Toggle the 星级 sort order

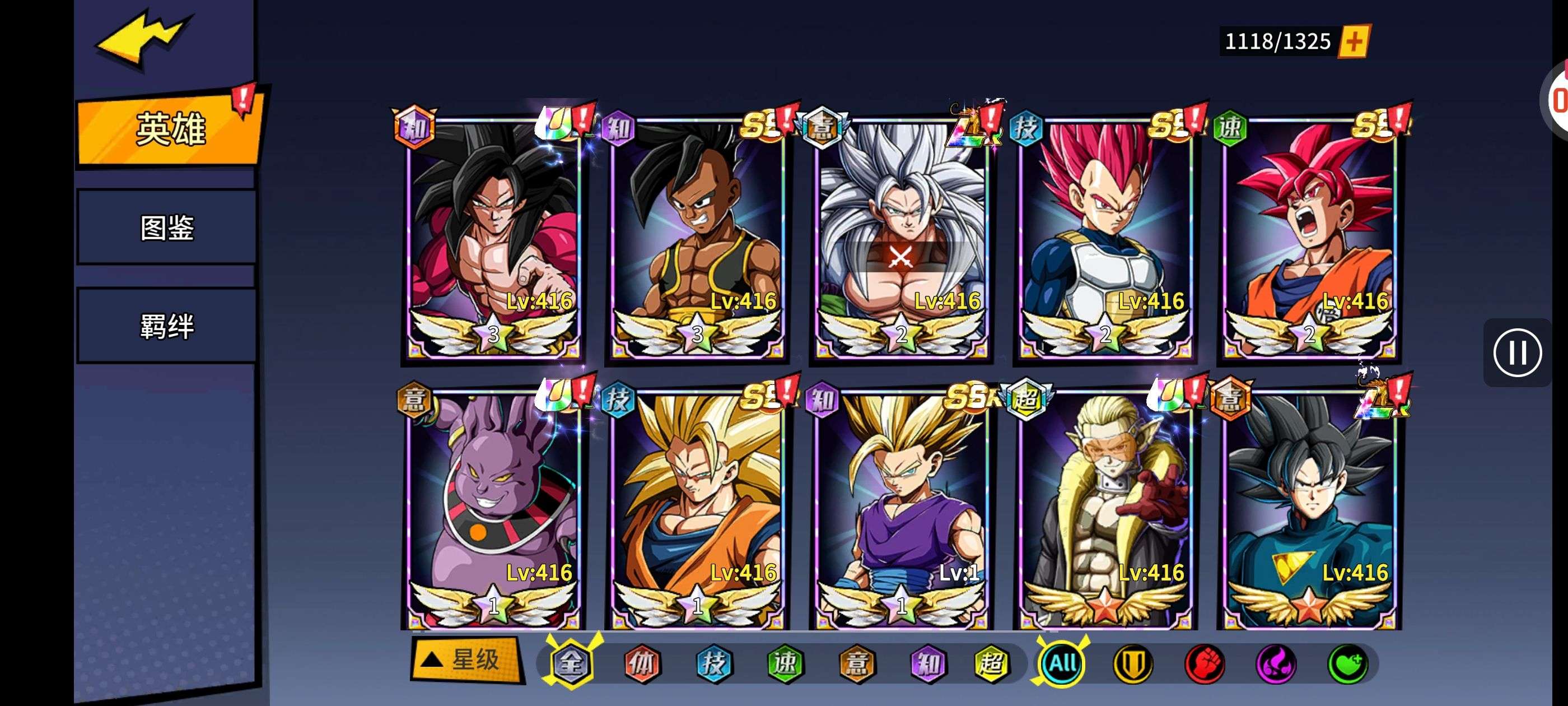click(467, 659)
